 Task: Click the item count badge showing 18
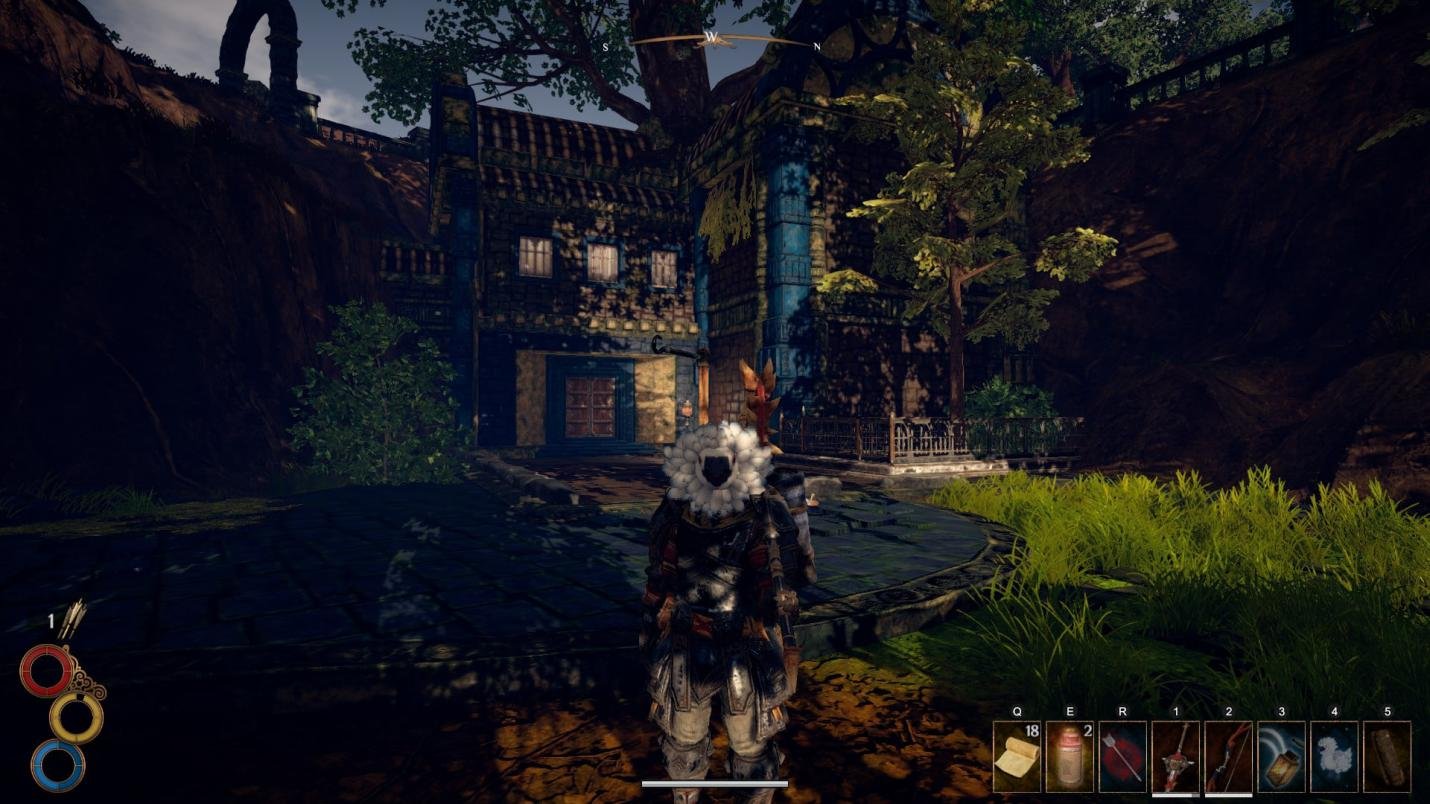click(1031, 733)
